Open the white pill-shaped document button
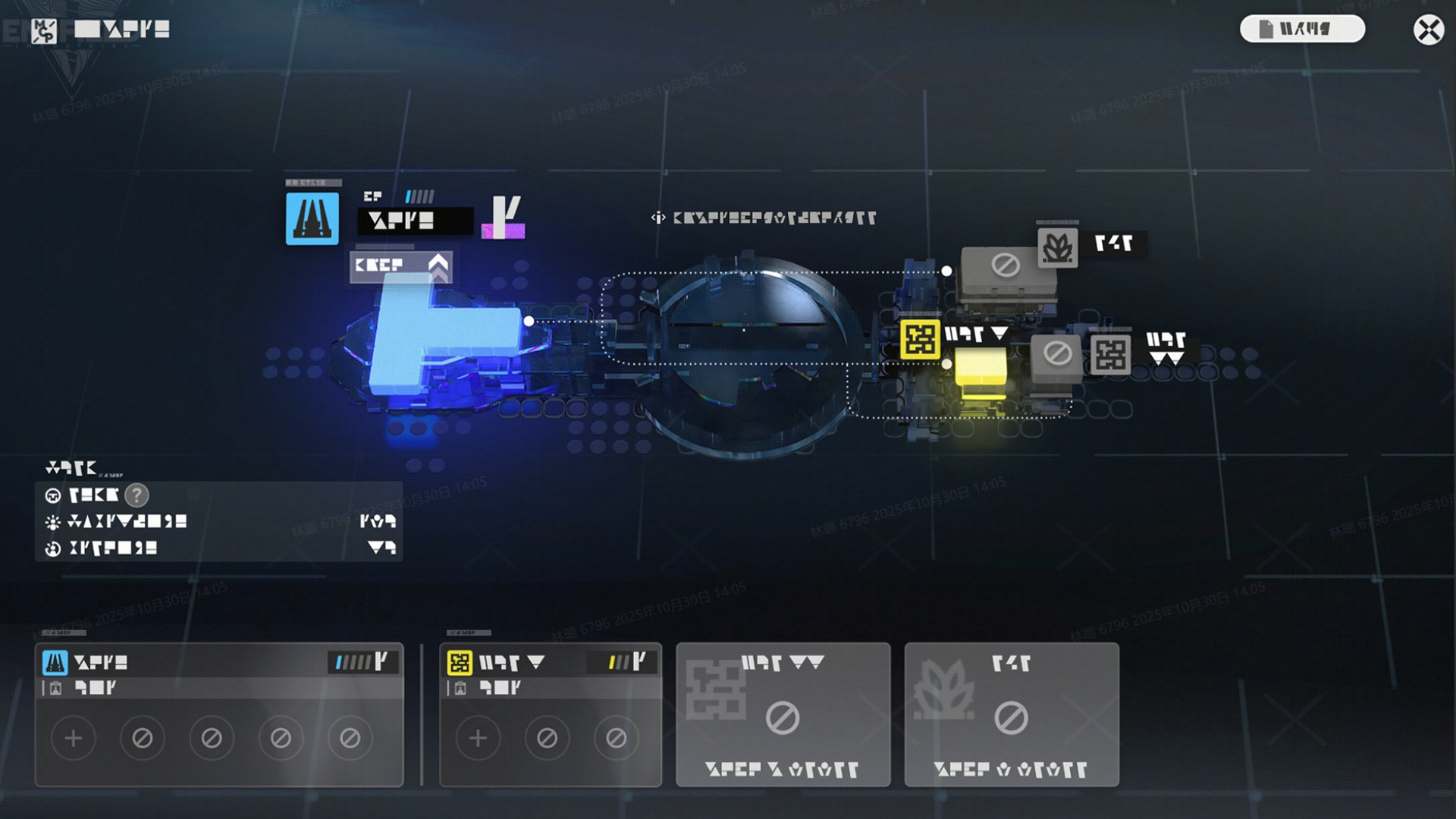Screen dimensions: 1456x819 tap(1302, 29)
